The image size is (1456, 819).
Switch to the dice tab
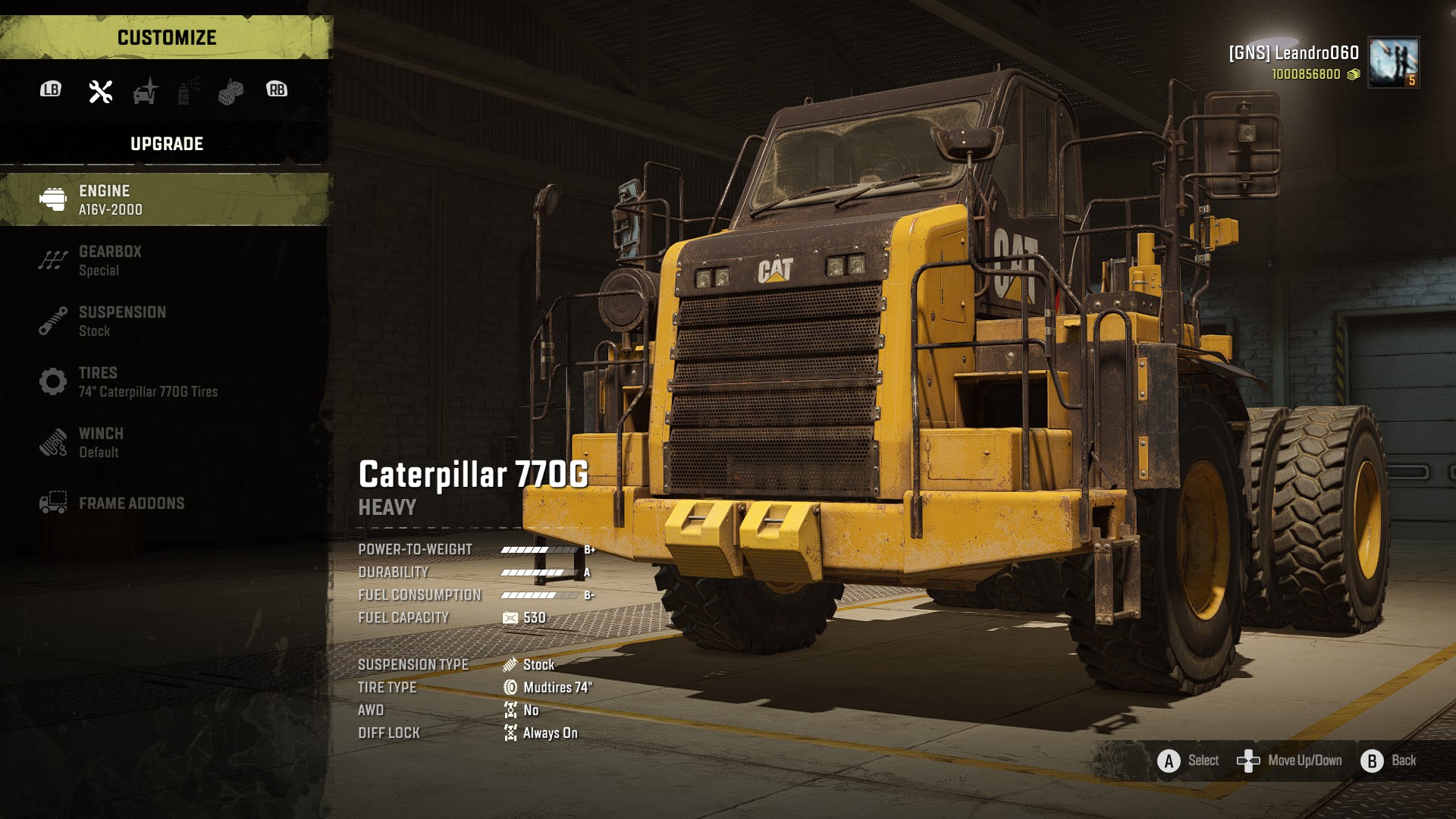231,91
